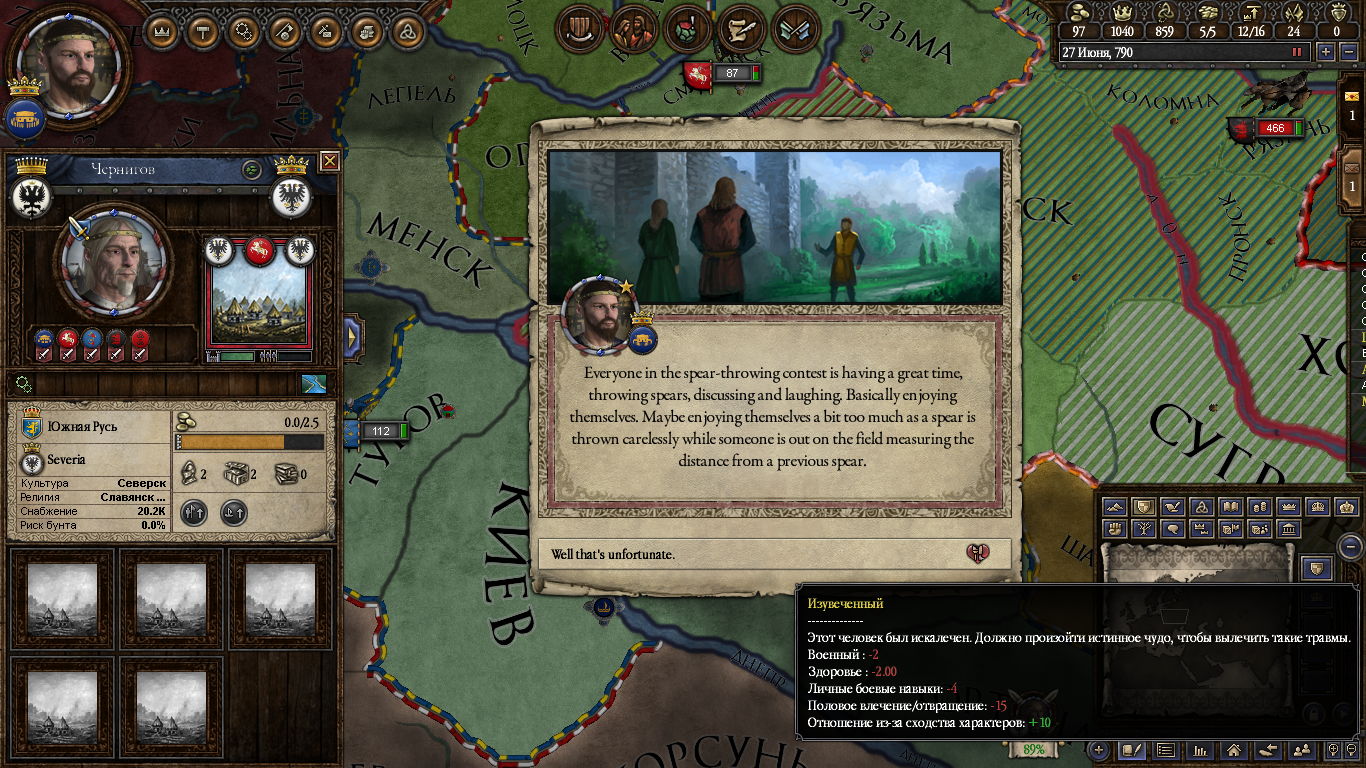Choose the "Well that's unfortunate." event option
The height and width of the screenshot is (768, 1366).
click(x=770, y=554)
